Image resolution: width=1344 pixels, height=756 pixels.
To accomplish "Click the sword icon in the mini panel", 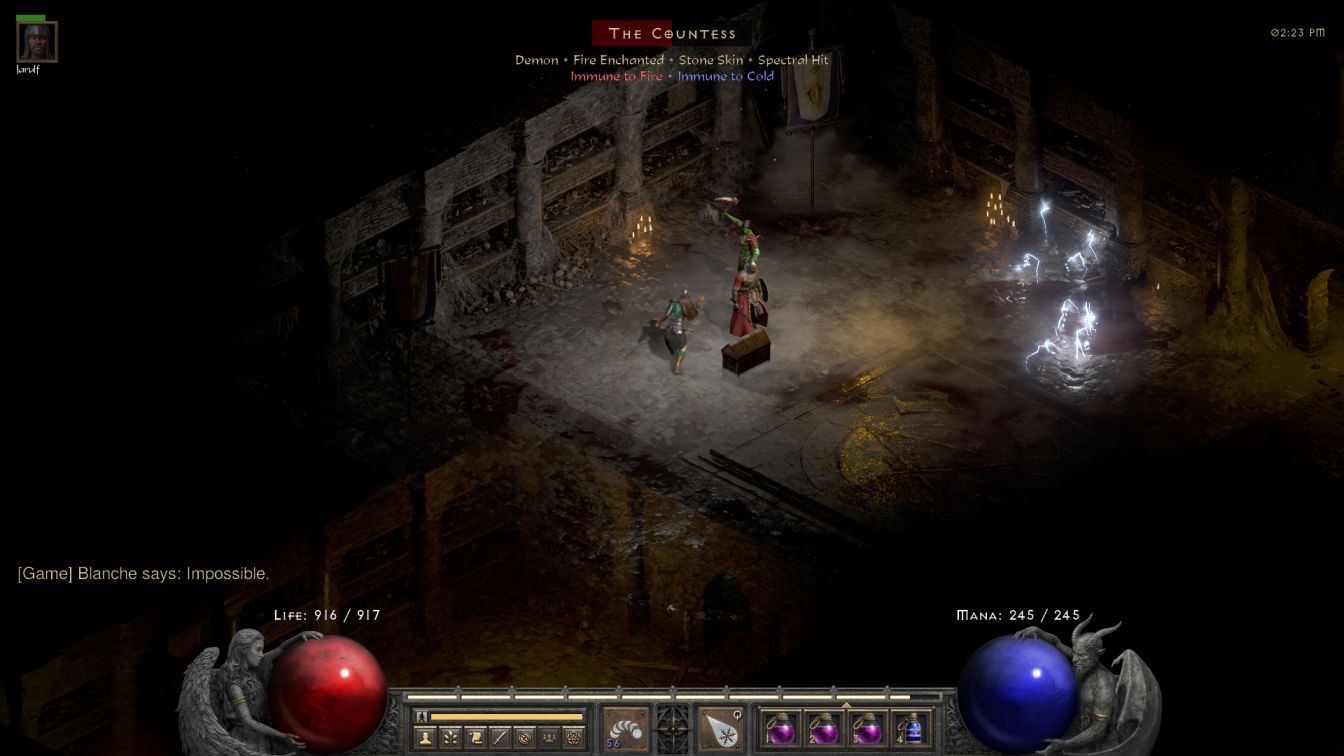I will click(x=500, y=738).
